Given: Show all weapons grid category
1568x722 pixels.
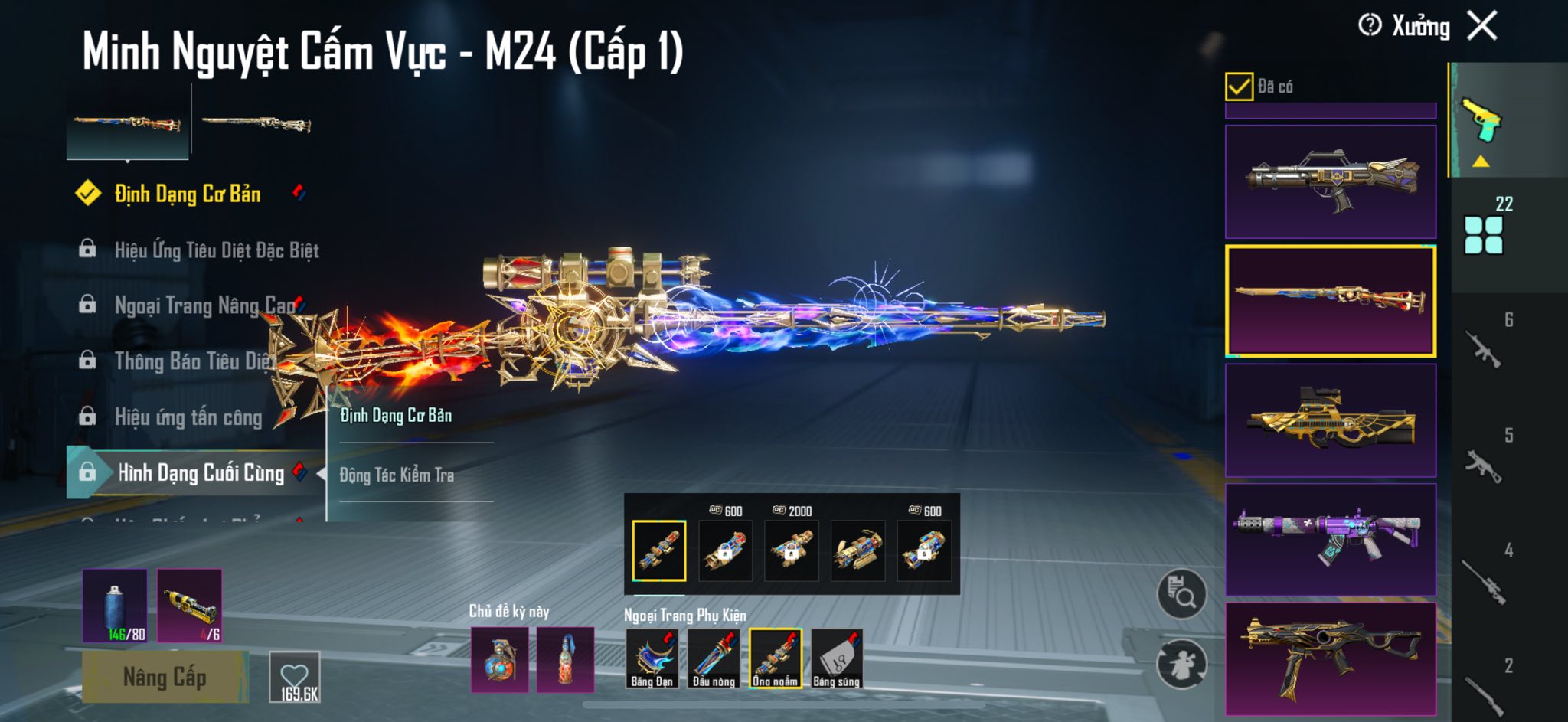Looking at the screenshot, I should click(1483, 235).
